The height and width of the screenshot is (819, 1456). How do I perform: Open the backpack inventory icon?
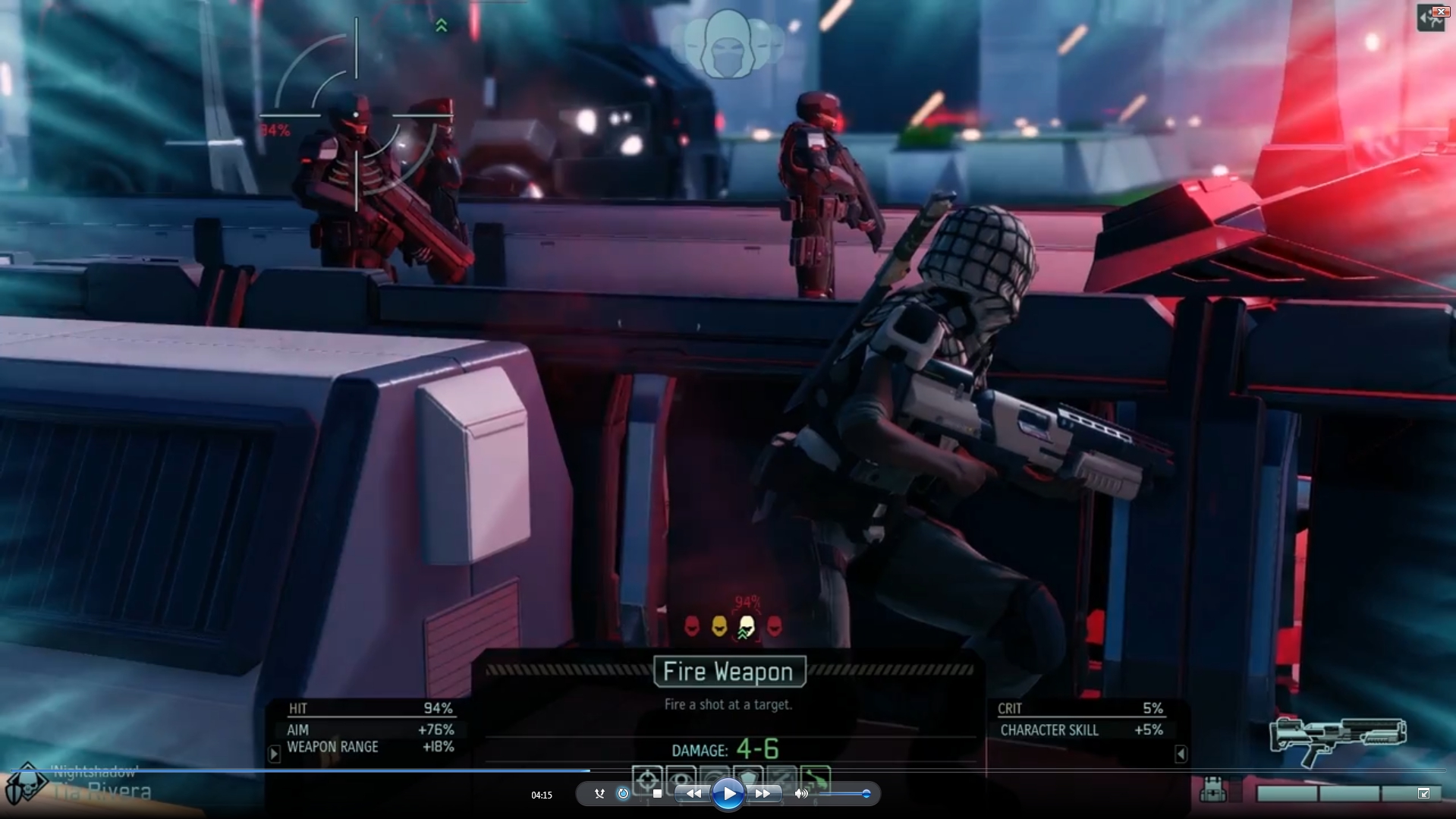click(1212, 790)
